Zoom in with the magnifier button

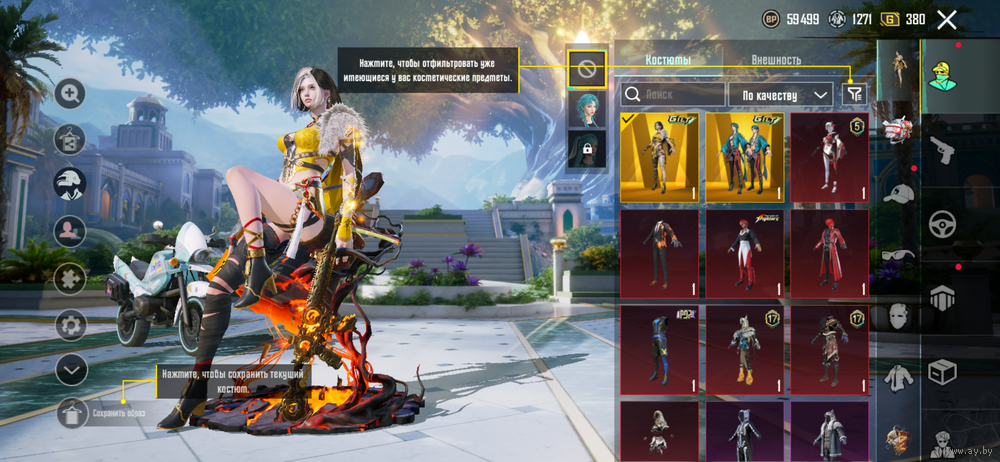(x=70, y=94)
